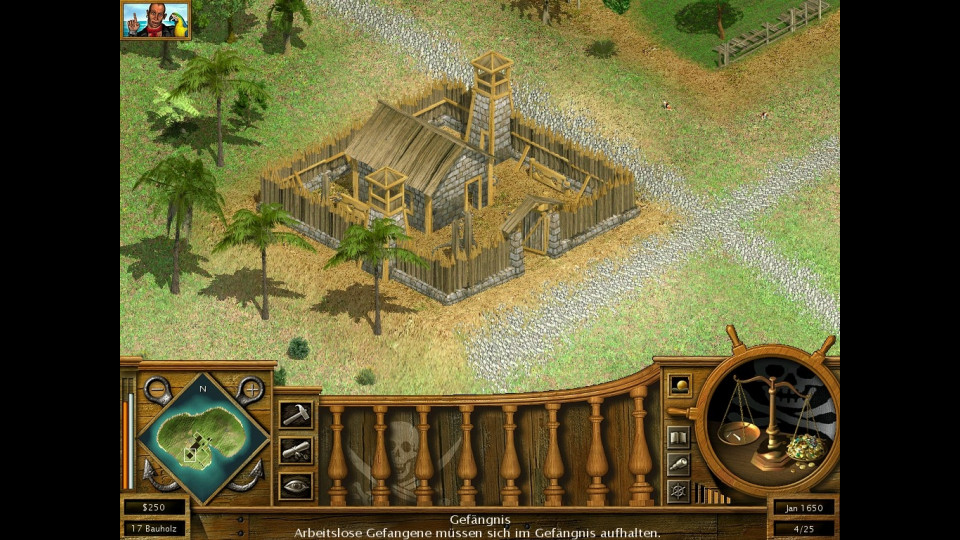Toggle the eye overview button
The width and height of the screenshot is (960, 540).
[x=296, y=486]
